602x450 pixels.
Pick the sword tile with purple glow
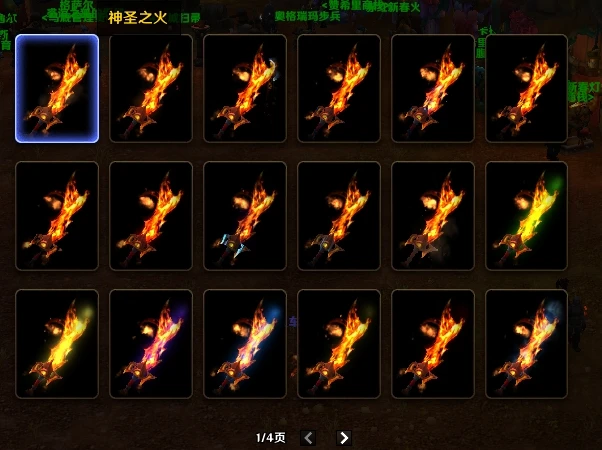[150, 343]
